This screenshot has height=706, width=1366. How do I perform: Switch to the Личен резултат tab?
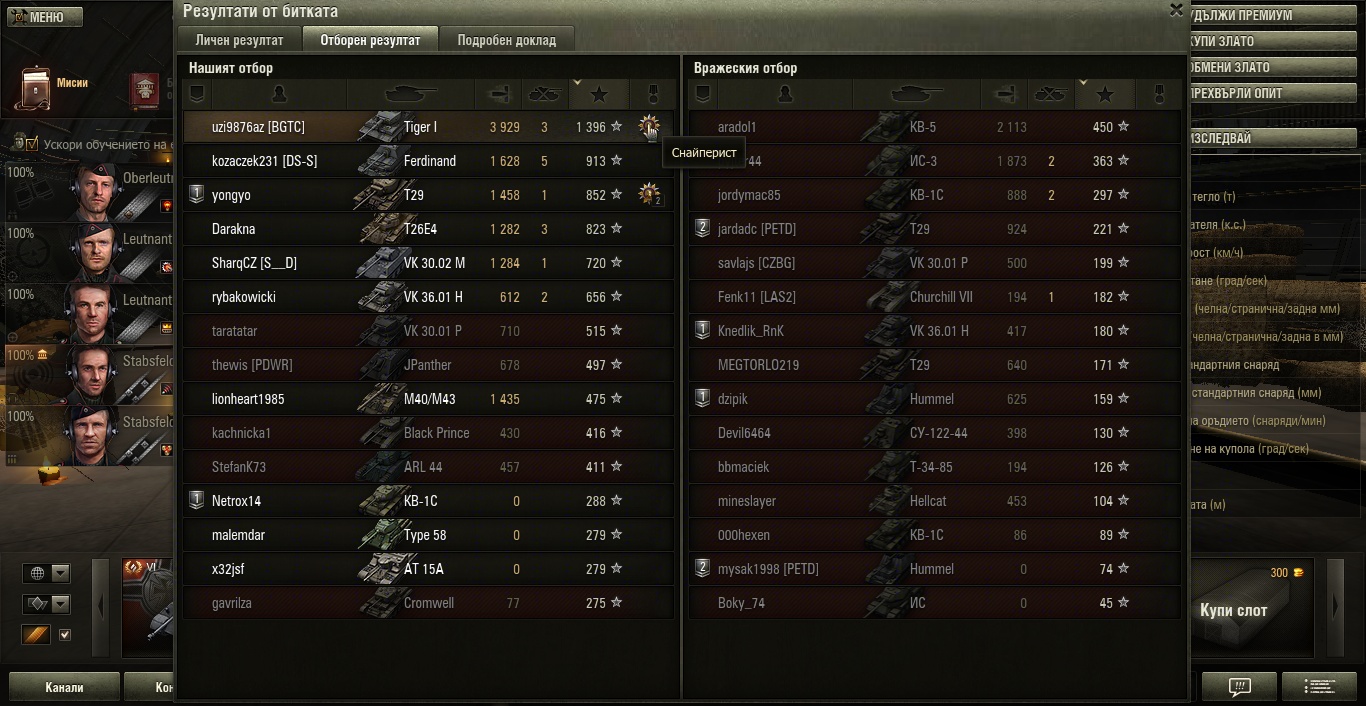pyautogui.click(x=240, y=40)
